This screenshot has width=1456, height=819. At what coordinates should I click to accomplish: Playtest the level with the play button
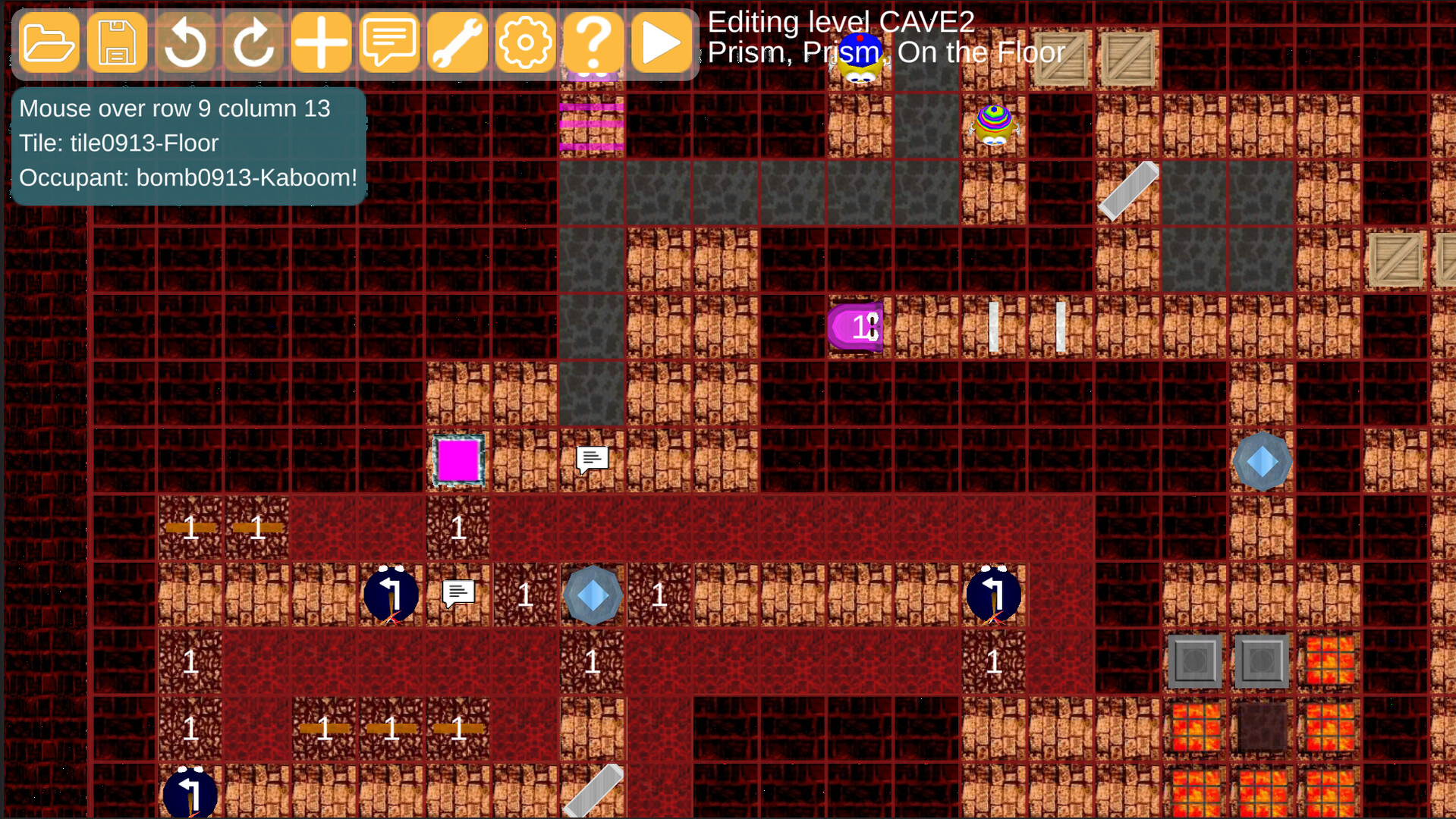(x=662, y=42)
